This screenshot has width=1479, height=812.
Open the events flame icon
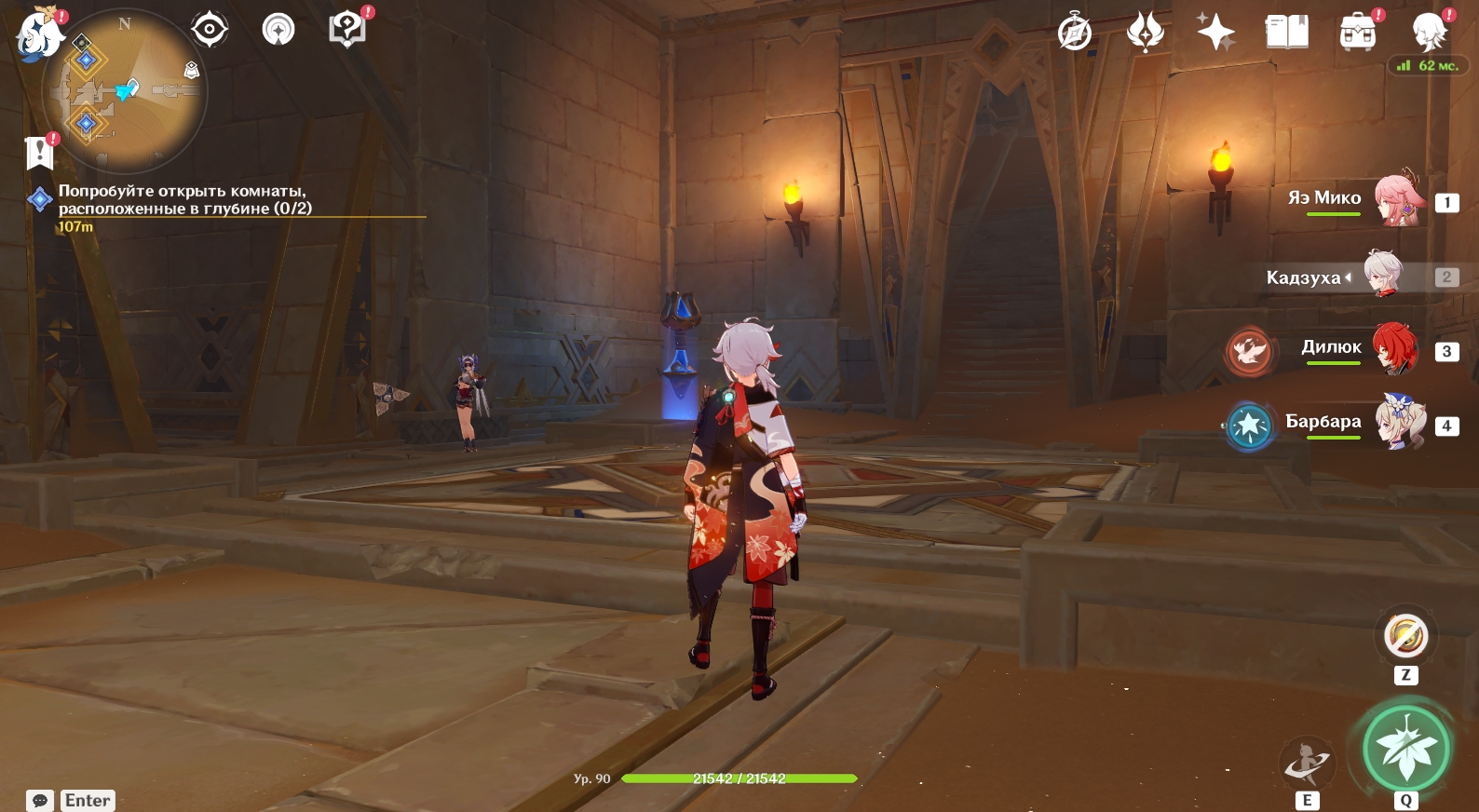[1145, 33]
